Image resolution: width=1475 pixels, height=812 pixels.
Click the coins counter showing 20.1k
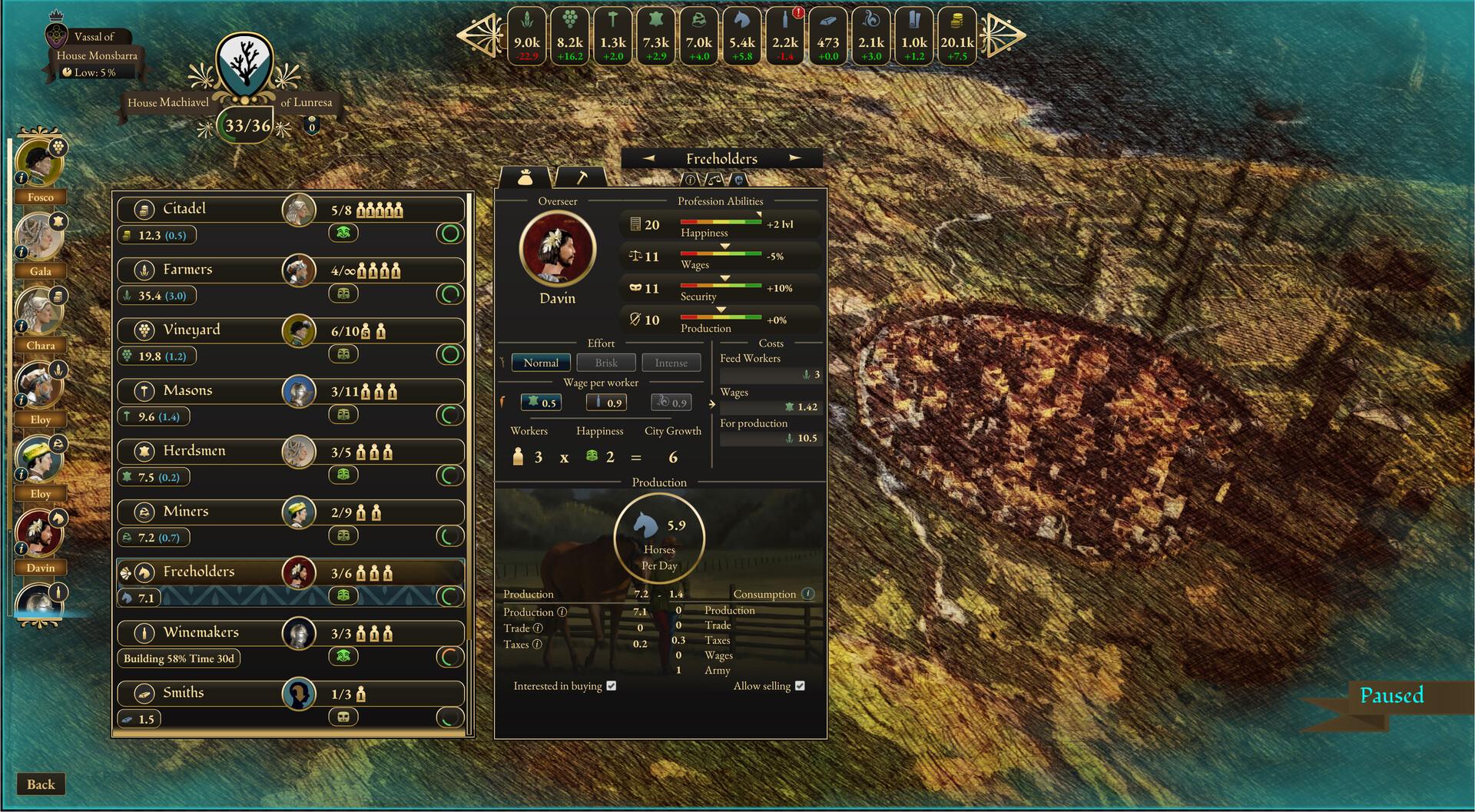tap(956, 36)
